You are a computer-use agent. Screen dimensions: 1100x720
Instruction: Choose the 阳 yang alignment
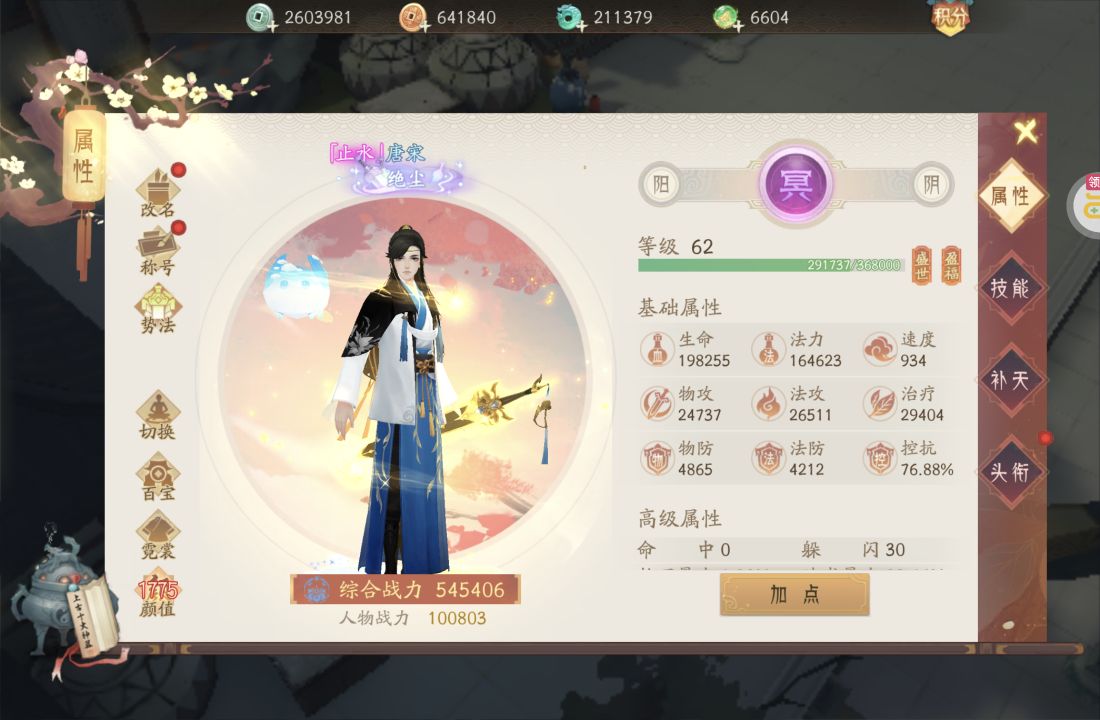(x=660, y=184)
